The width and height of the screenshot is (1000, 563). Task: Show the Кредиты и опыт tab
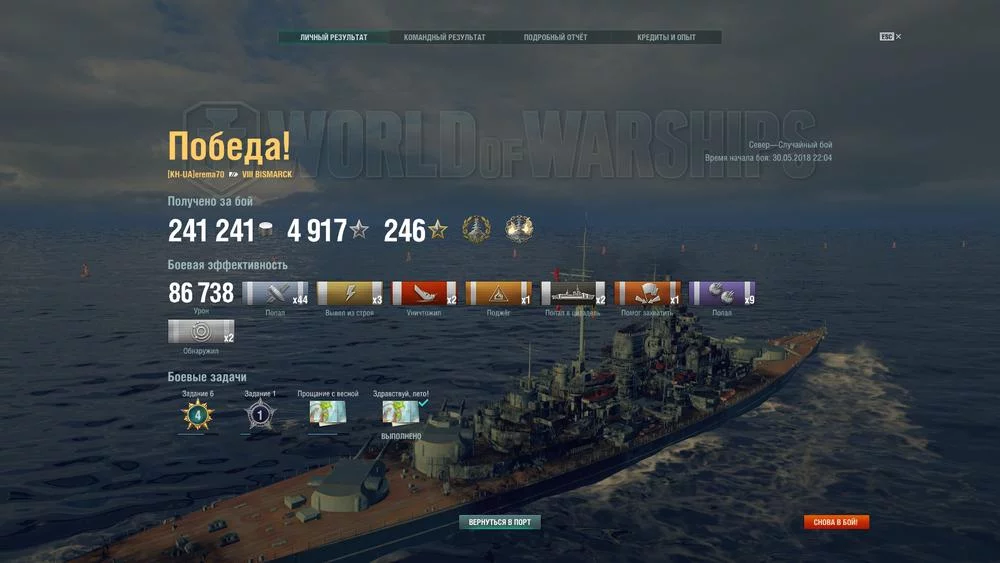[x=666, y=38]
